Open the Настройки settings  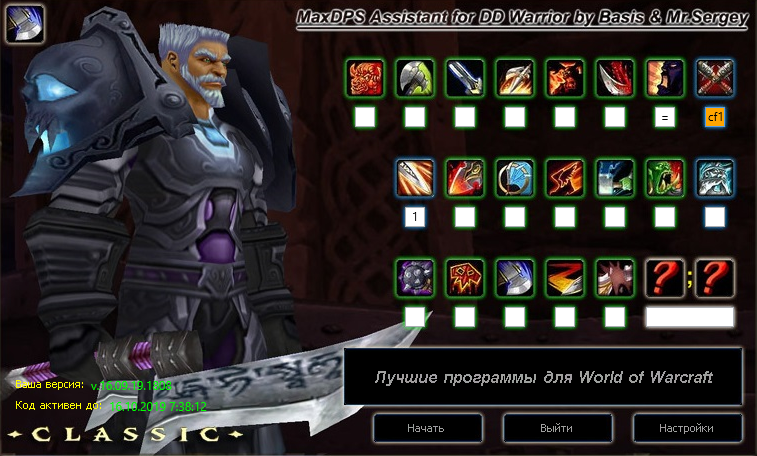(686, 428)
